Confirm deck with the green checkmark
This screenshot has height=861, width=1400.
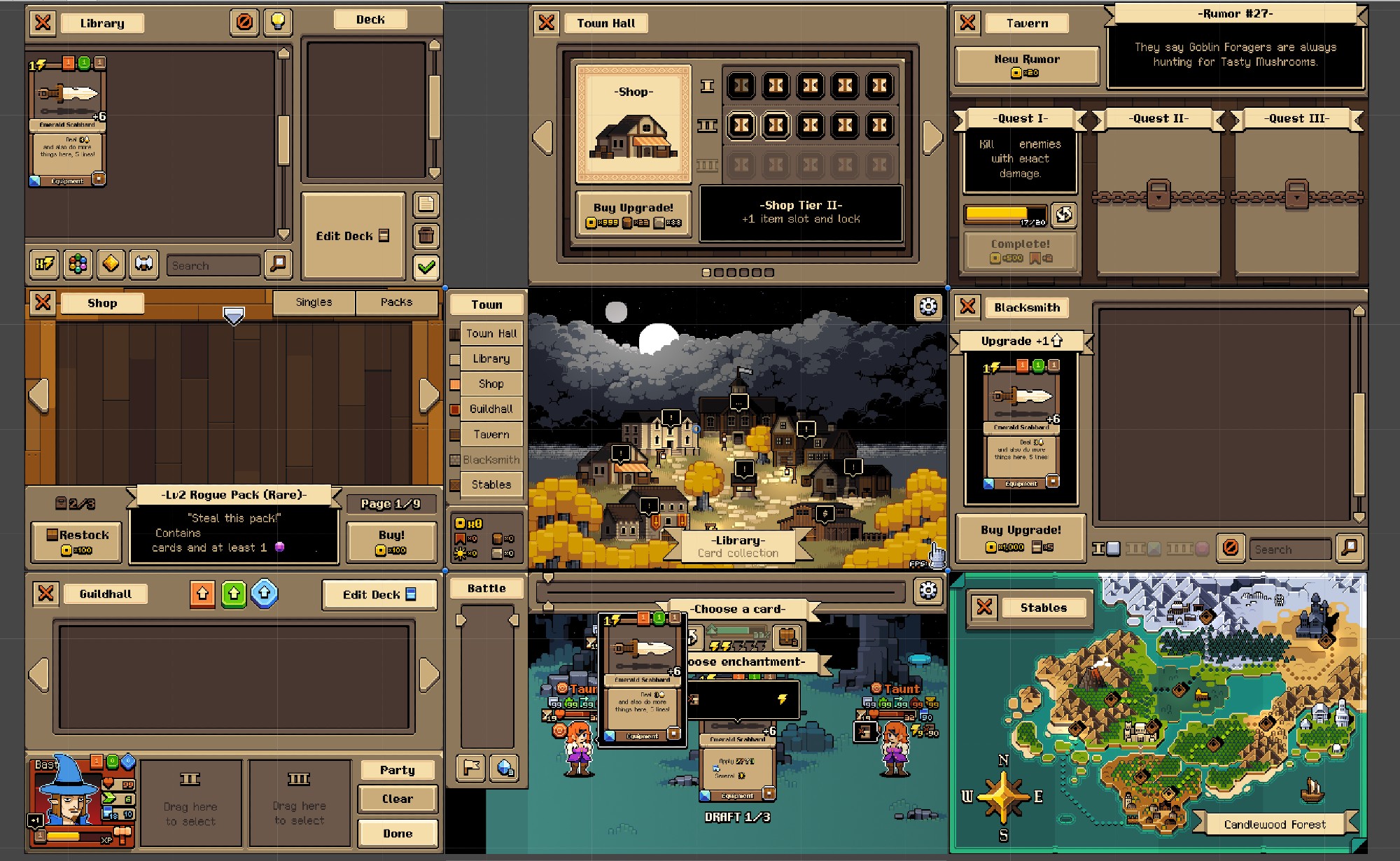click(426, 266)
